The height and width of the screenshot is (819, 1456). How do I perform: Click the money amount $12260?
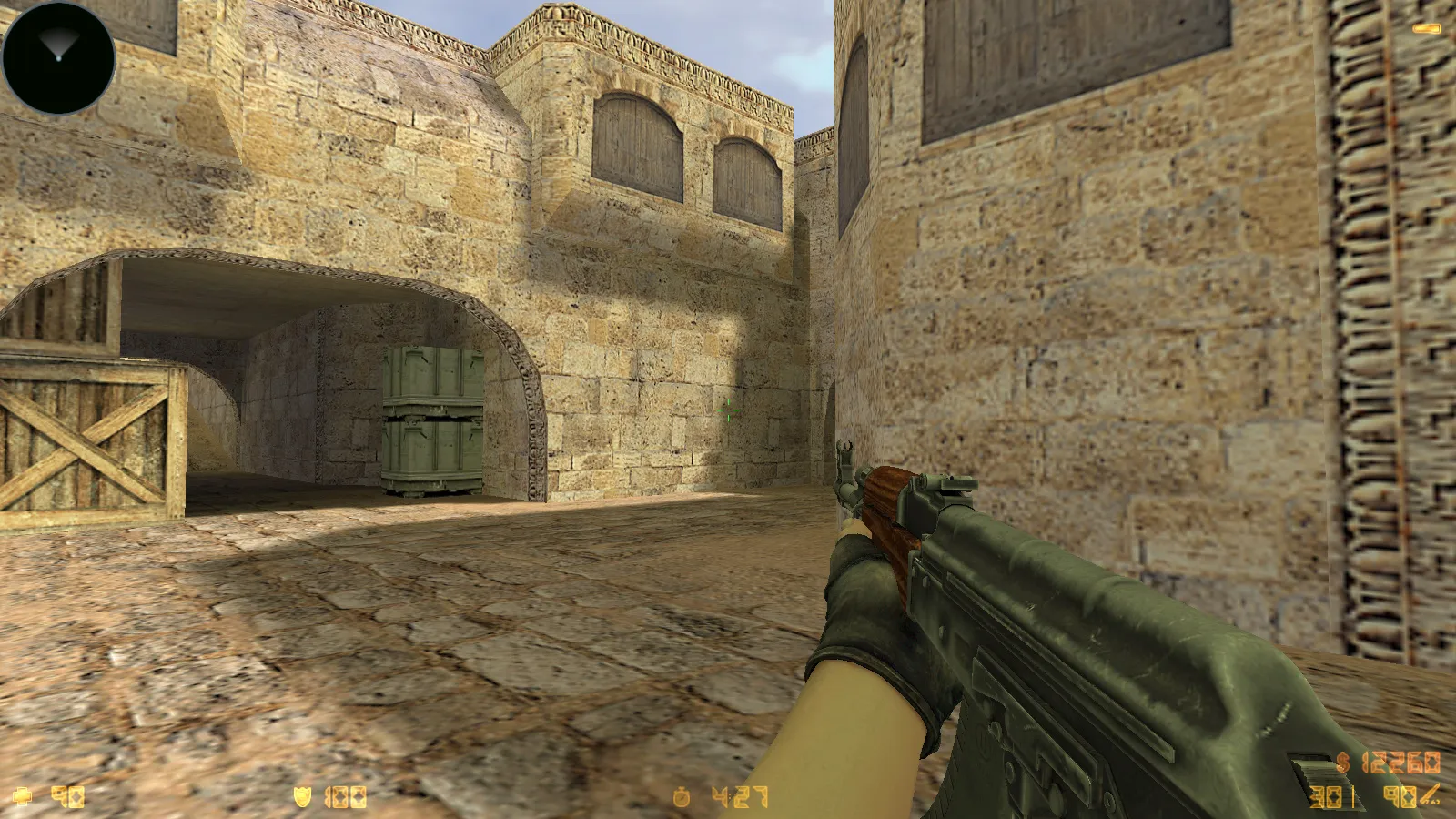pyautogui.click(x=1401, y=763)
